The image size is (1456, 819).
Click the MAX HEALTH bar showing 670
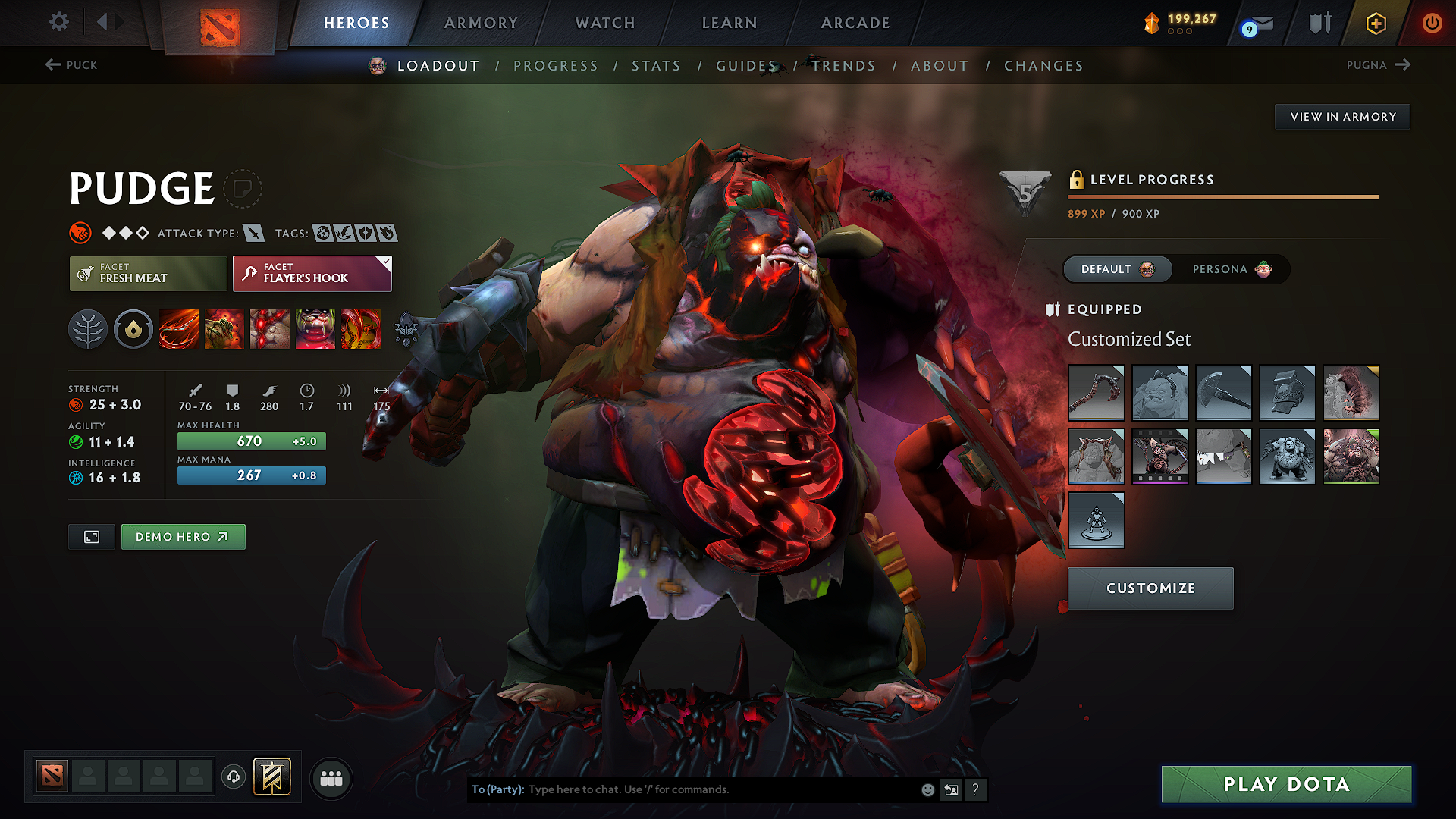(x=251, y=441)
